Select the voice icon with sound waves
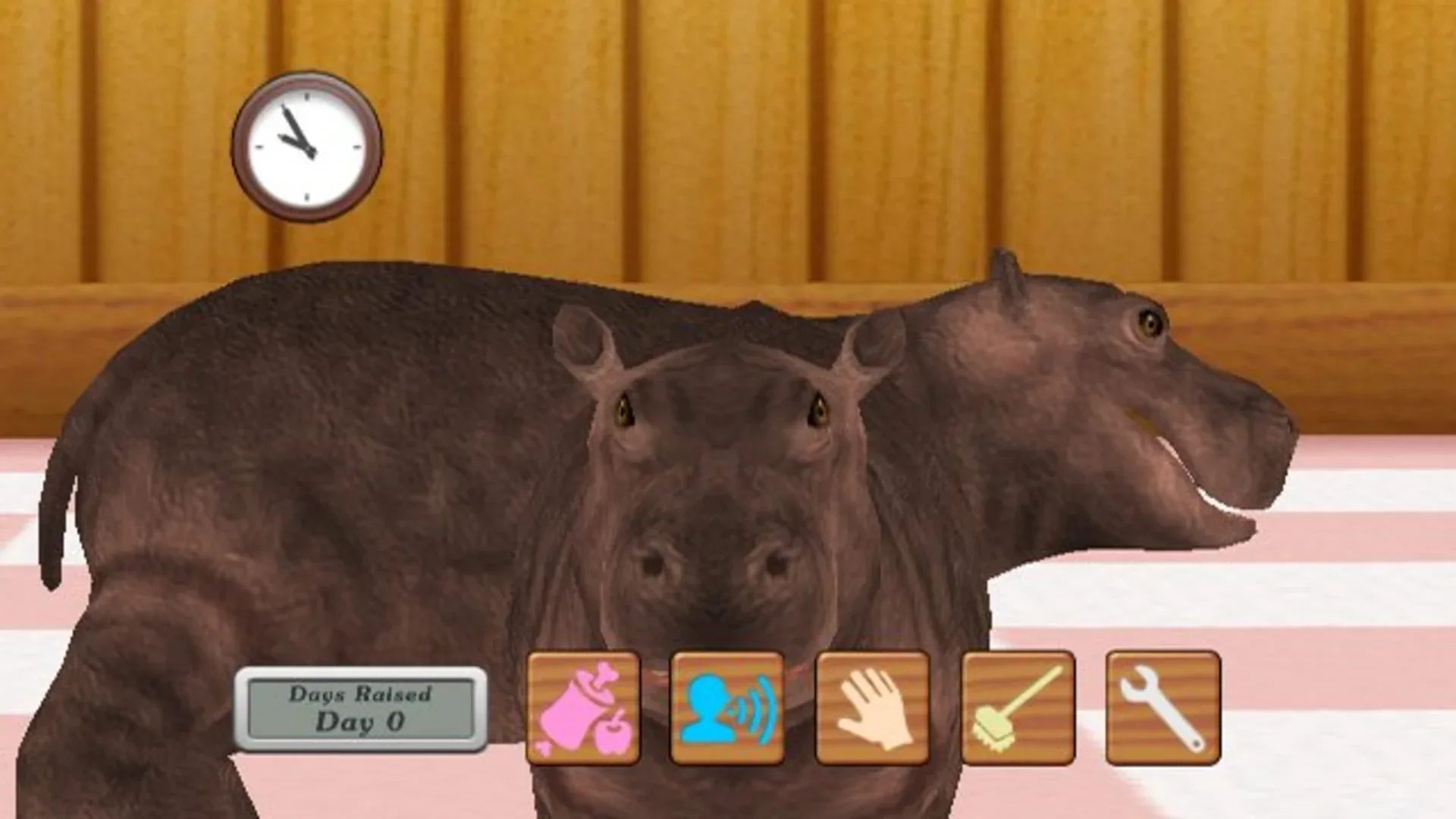The width and height of the screenshot is (1456, 819). pyautogui.click(x=726, y=705)
